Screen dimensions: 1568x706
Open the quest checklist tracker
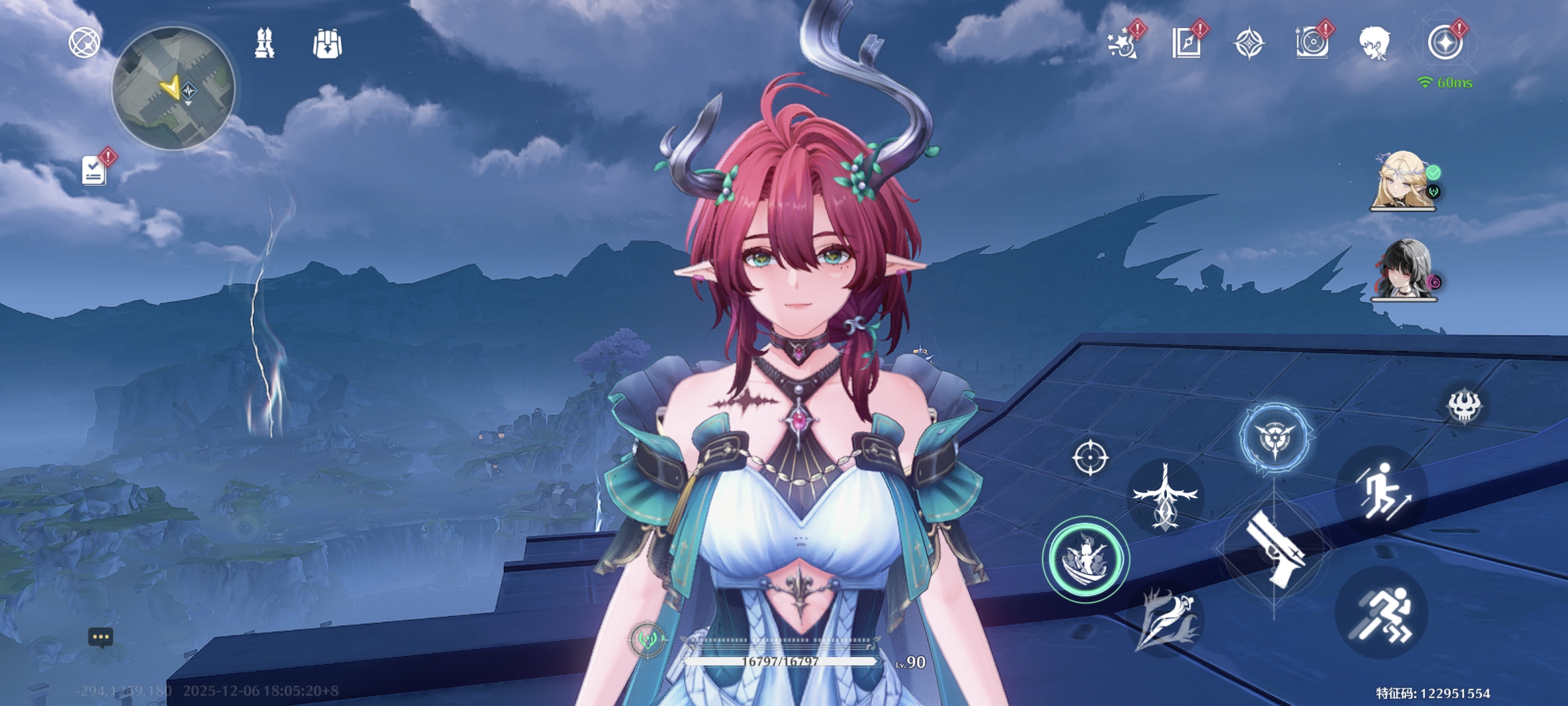[x=95, y=170]
